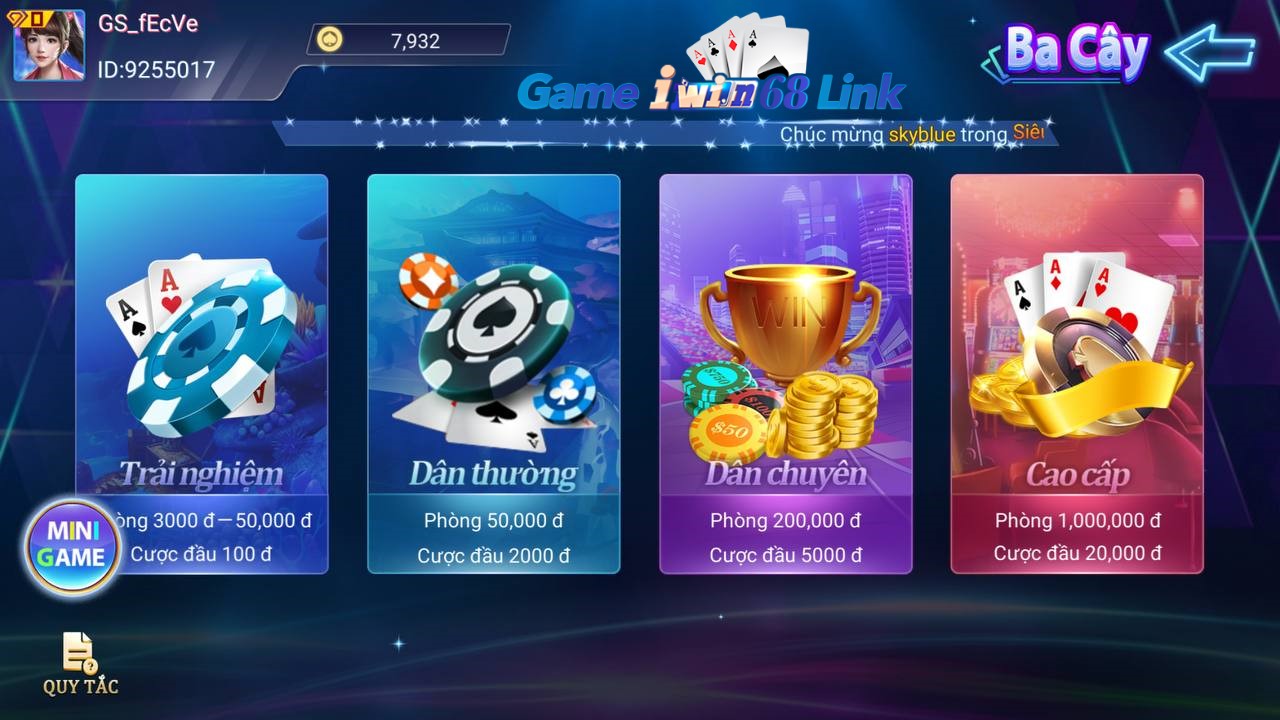This screenshot has height=720, width=1280.
Task: Choose the Dân thường room card
Action: (493, 373)
